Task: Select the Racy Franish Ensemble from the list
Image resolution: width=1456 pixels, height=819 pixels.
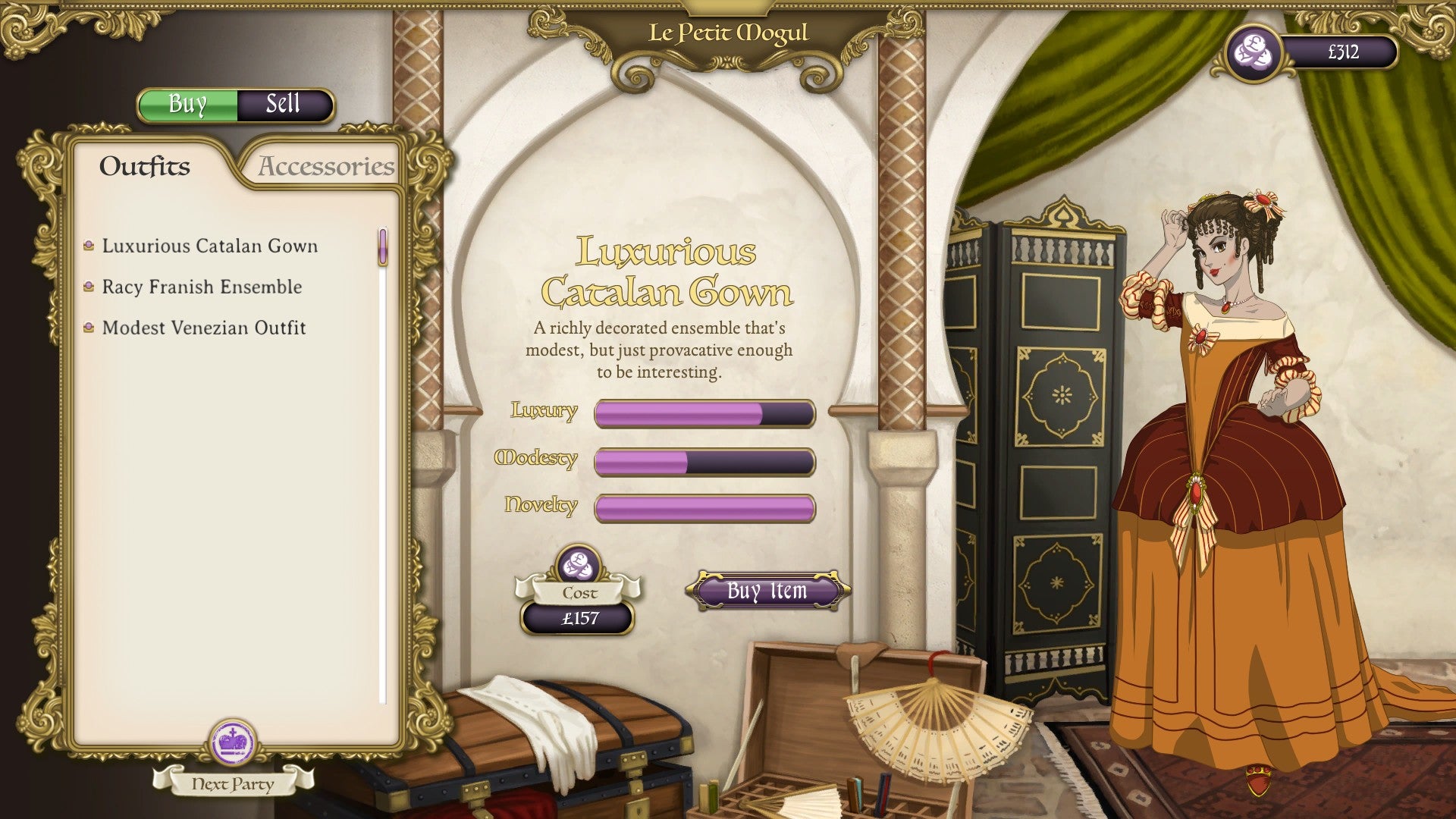Action: 202,287
